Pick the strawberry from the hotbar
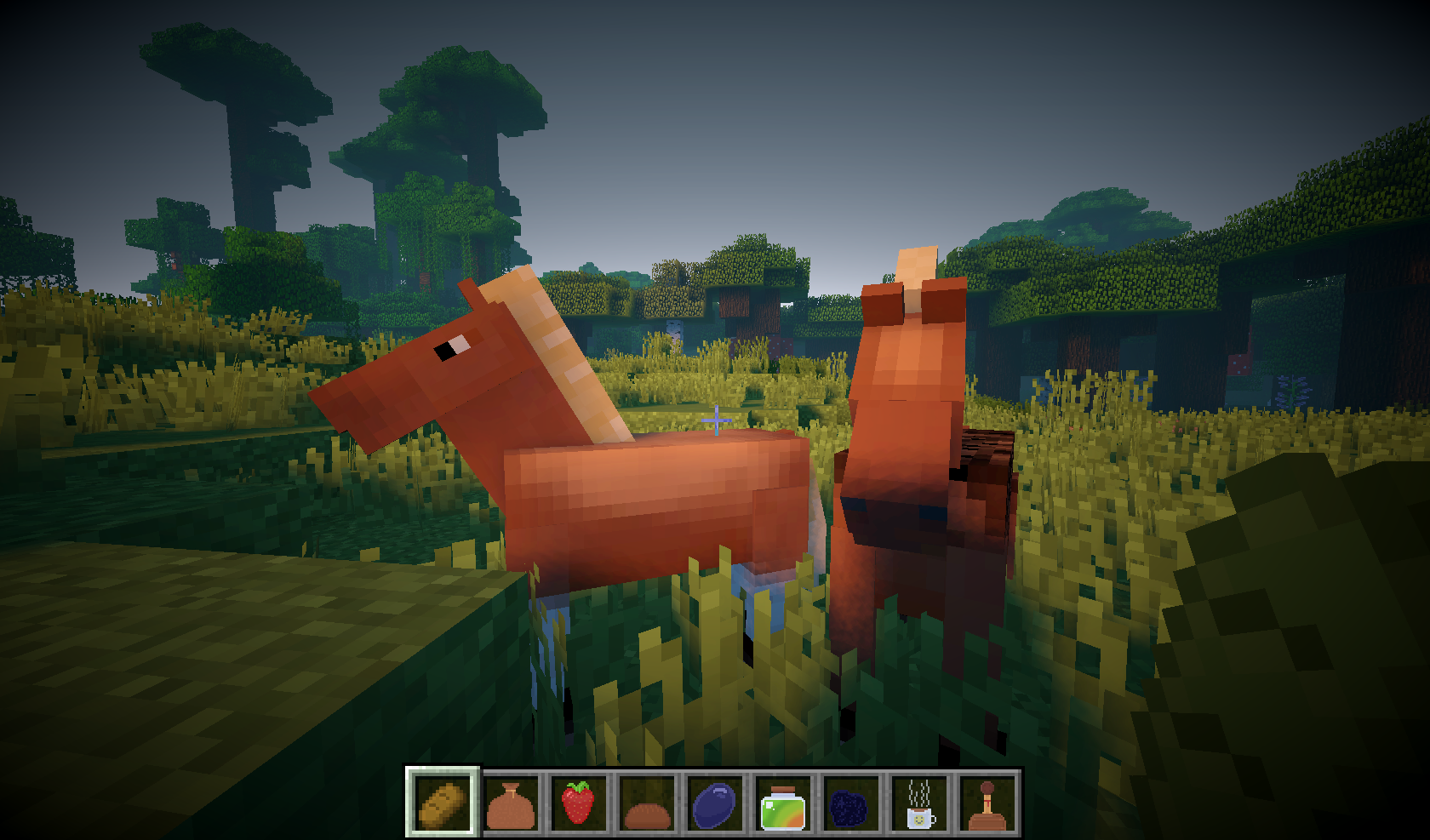The width and height of the screenshot is (1430, 840). pos(580,803)
